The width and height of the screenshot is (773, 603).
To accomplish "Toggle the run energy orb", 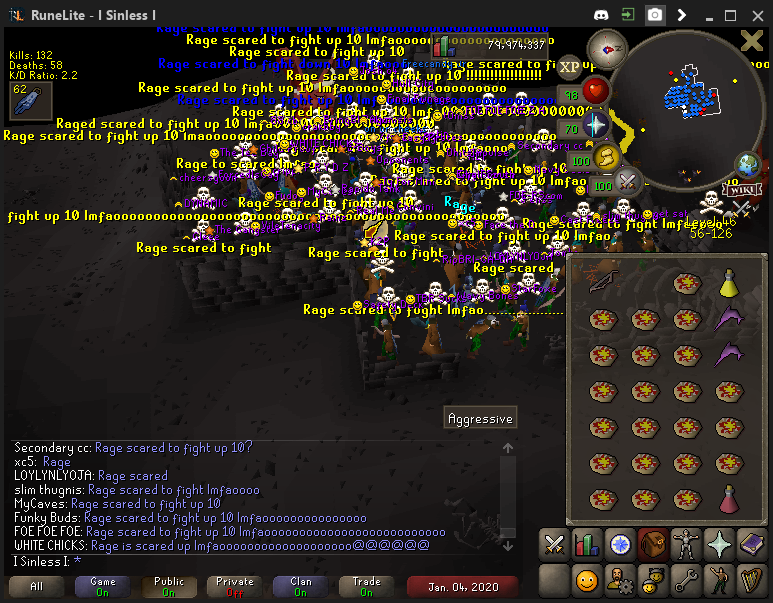I will [606, 158].
